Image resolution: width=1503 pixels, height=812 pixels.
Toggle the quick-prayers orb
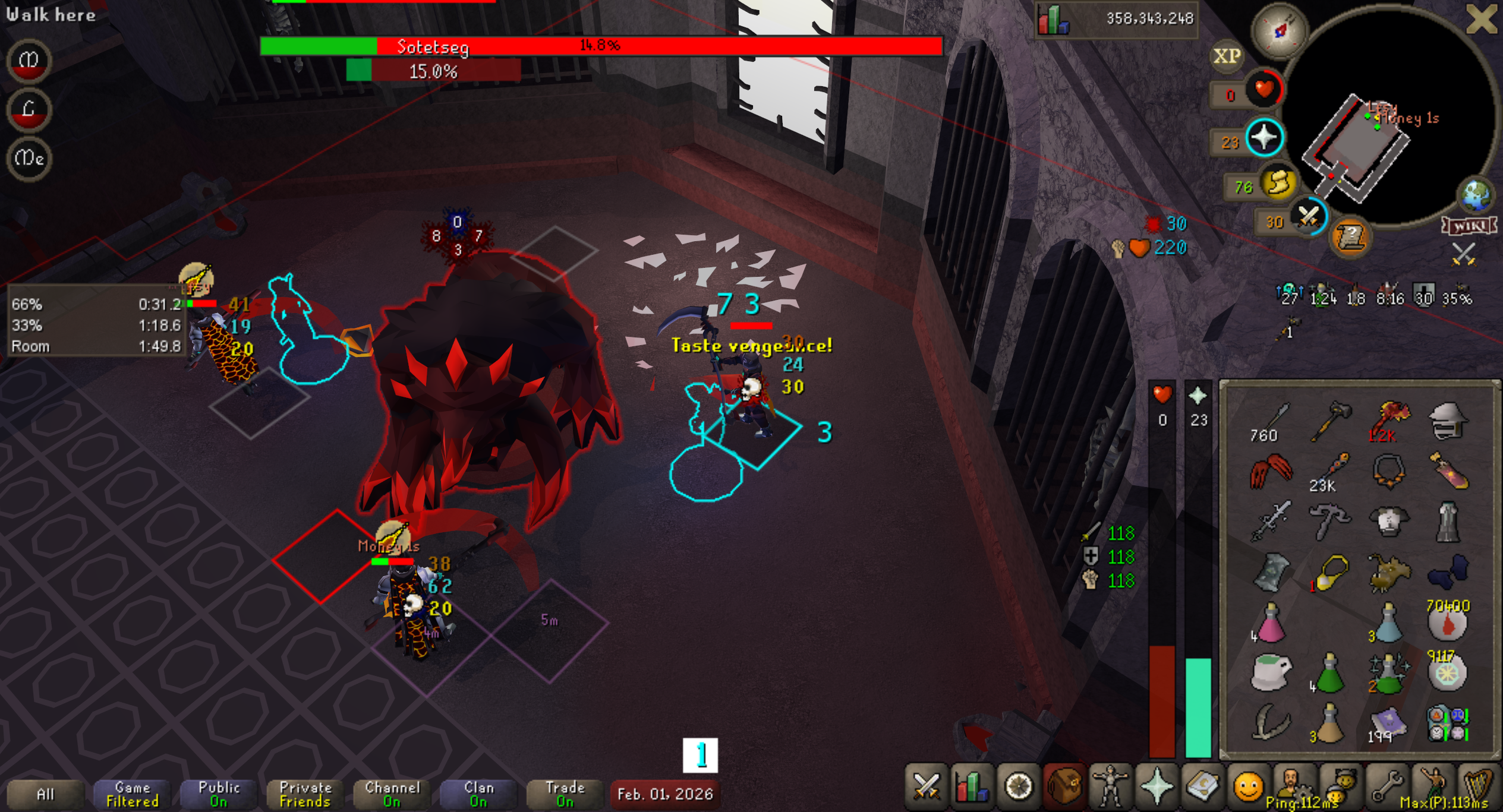pyautogui.click(x=1264, y=138)
